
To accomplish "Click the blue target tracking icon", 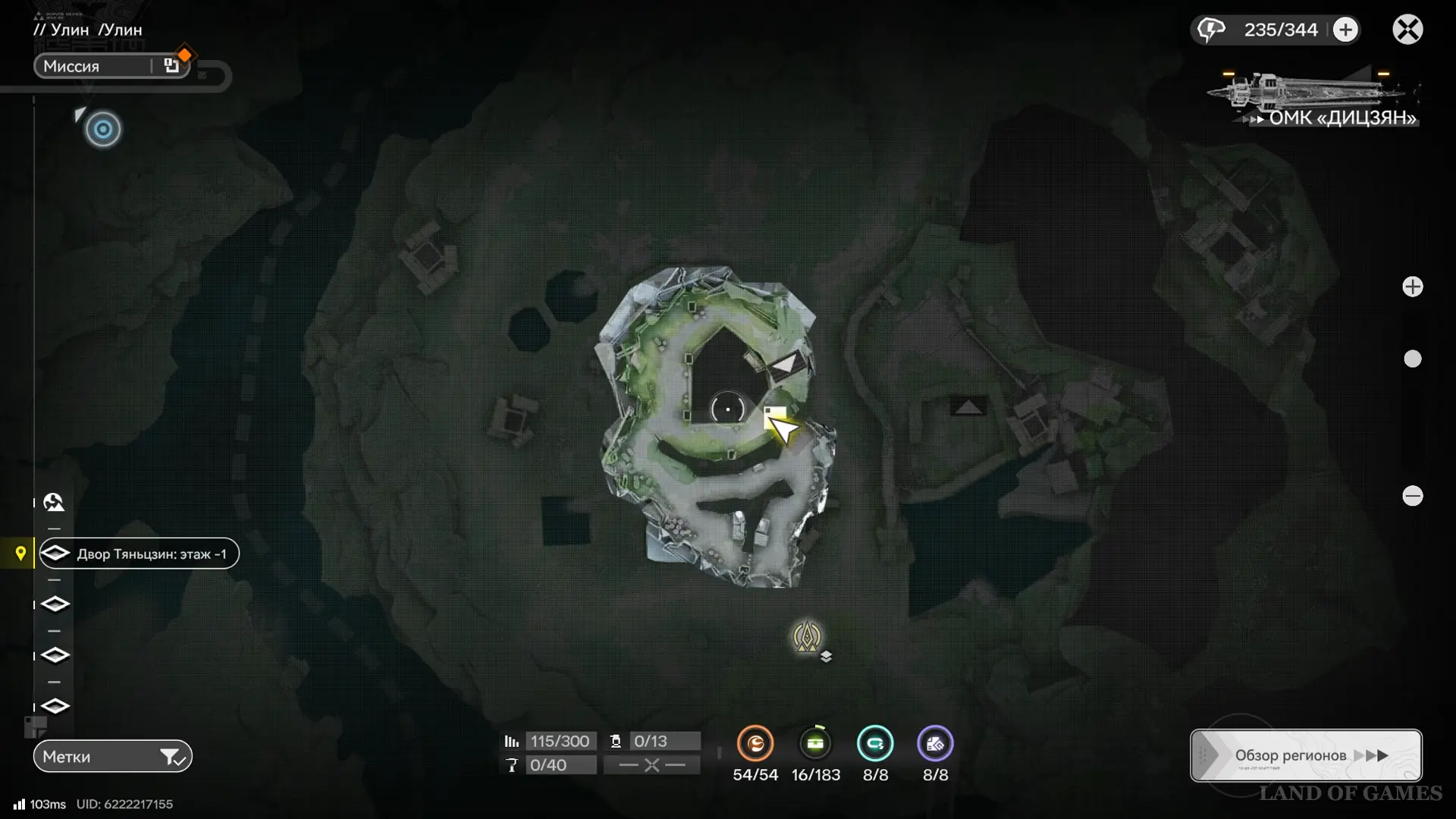I will tap(103, 130).
